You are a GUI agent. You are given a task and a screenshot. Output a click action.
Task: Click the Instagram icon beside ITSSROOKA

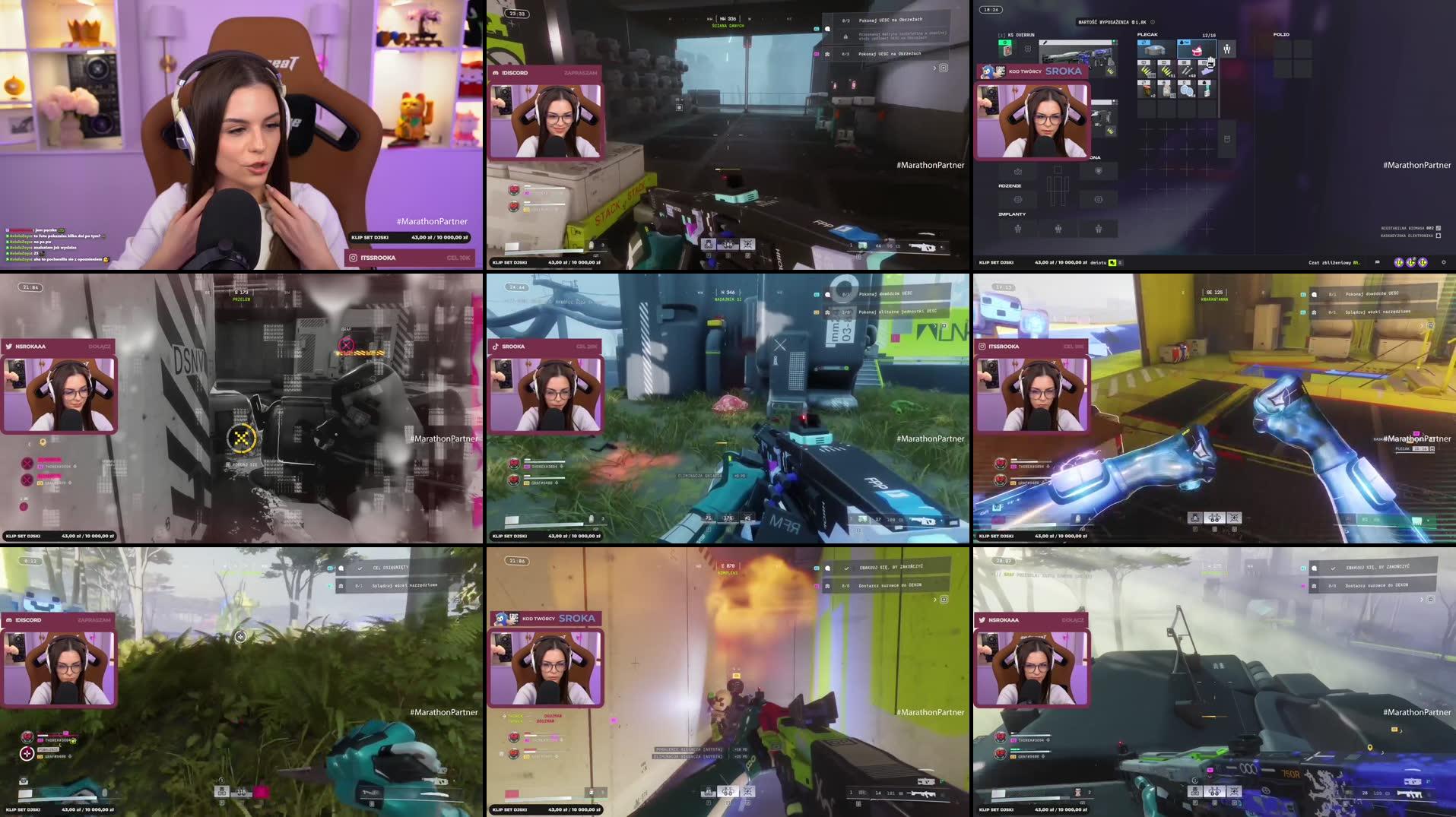[x=351, y=258]
